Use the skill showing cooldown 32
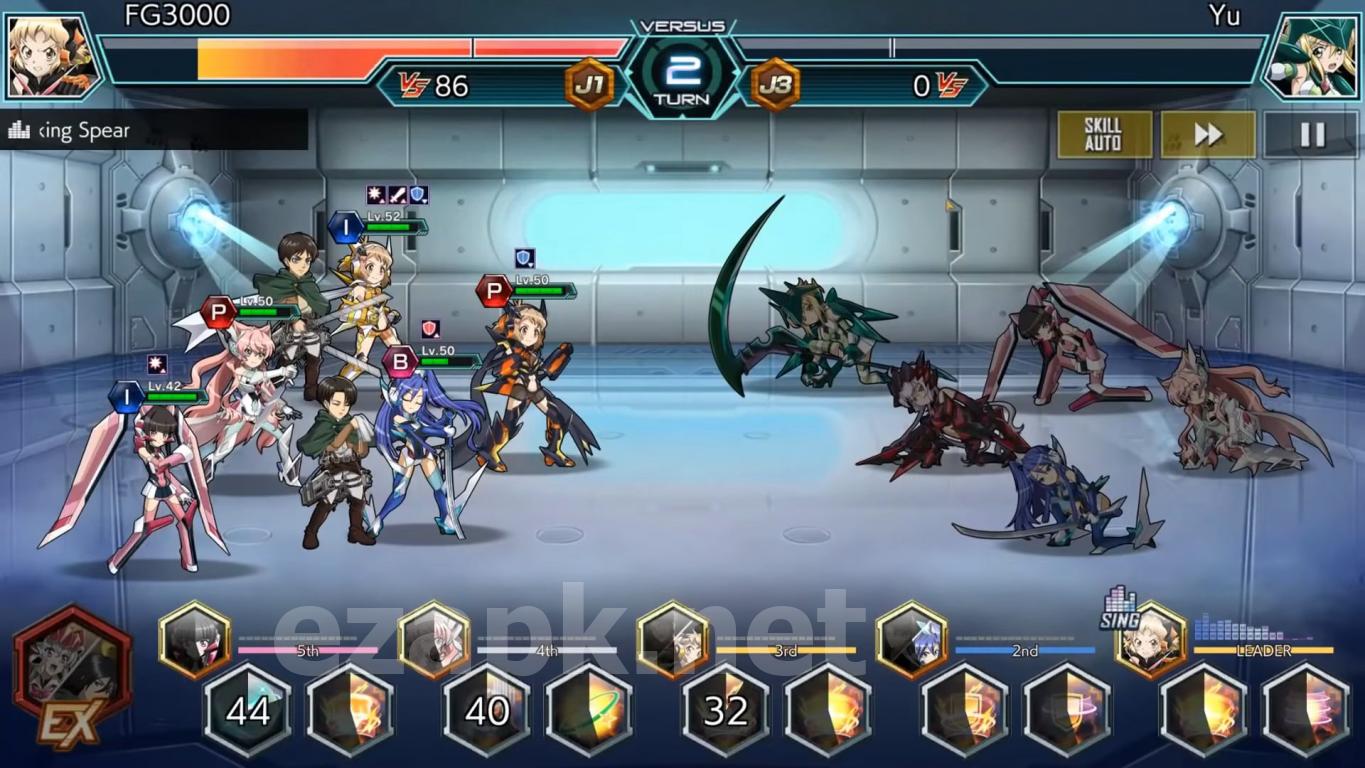The width and height of the screenshot is (1365, 768). click(726, 710)
